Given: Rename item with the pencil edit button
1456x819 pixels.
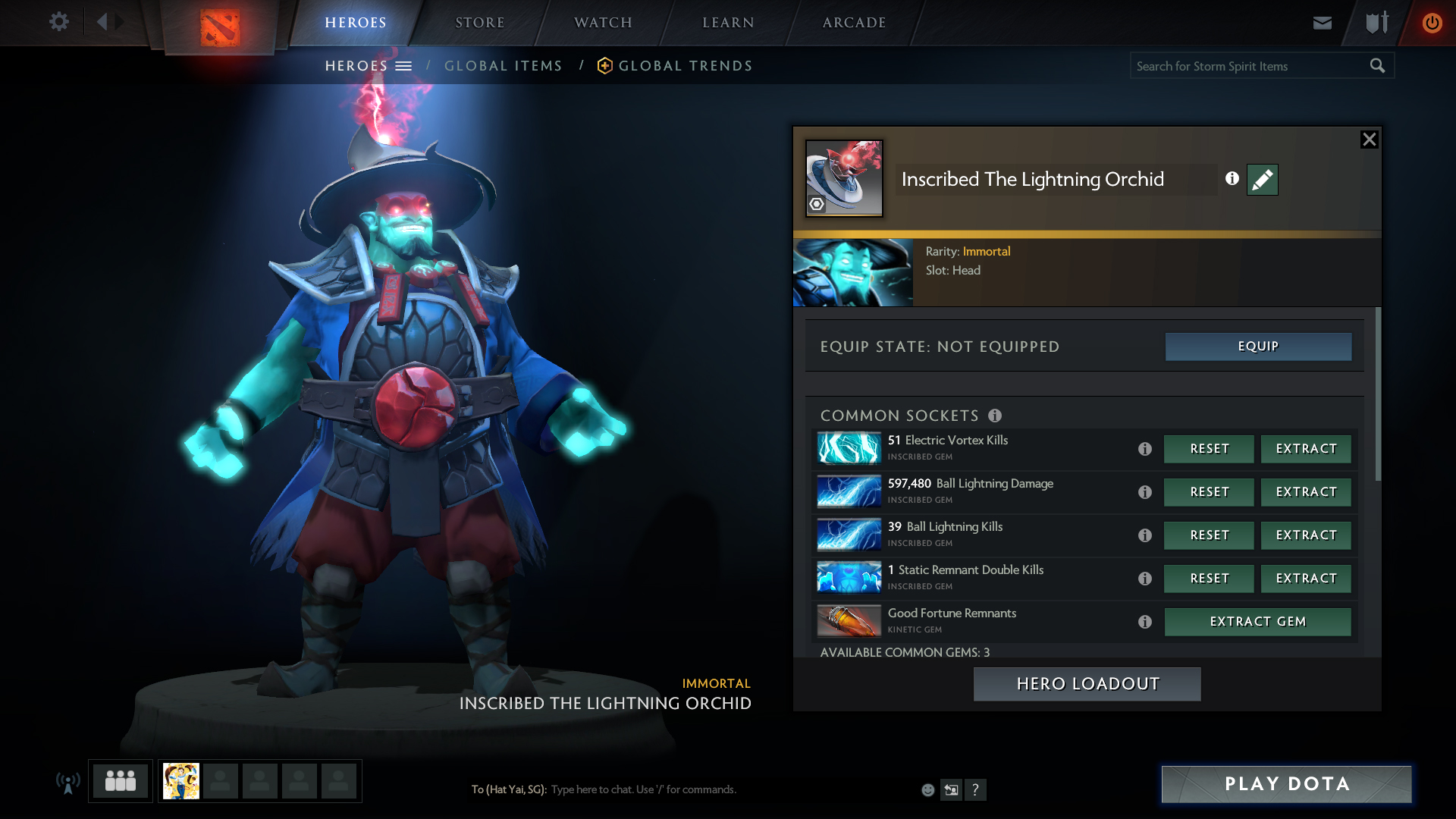Looking at the screenshot, I should click(1262, 180).
